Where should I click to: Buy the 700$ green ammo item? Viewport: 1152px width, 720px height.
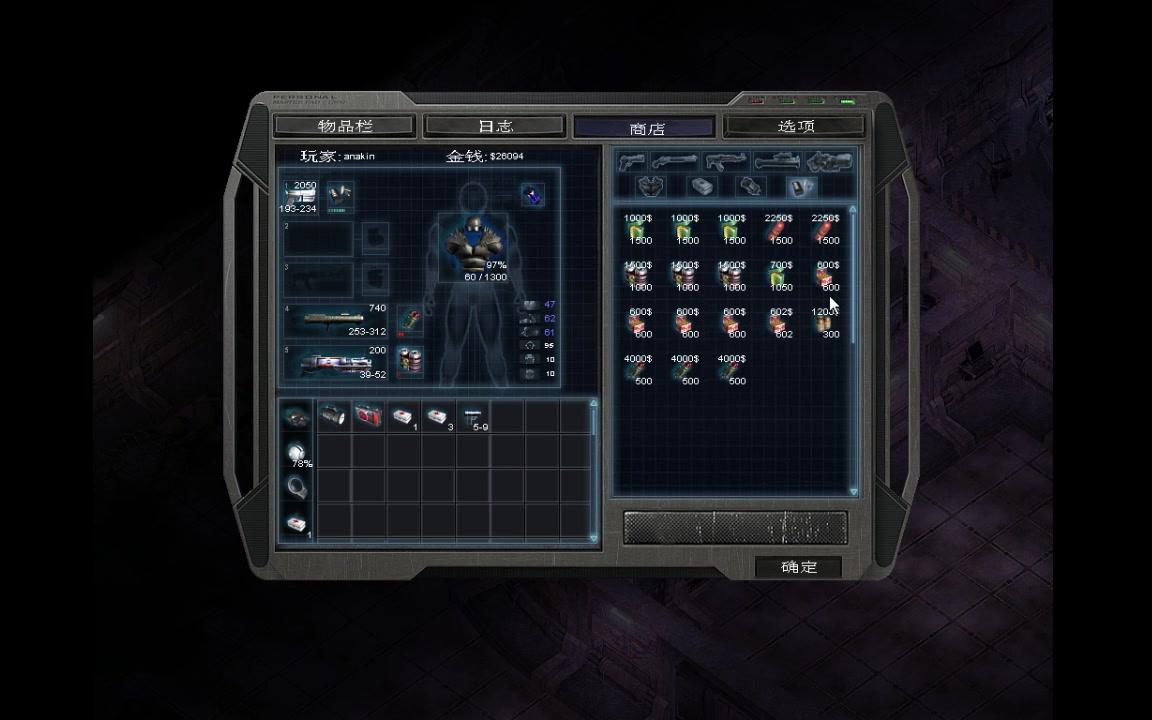(779, 277)
